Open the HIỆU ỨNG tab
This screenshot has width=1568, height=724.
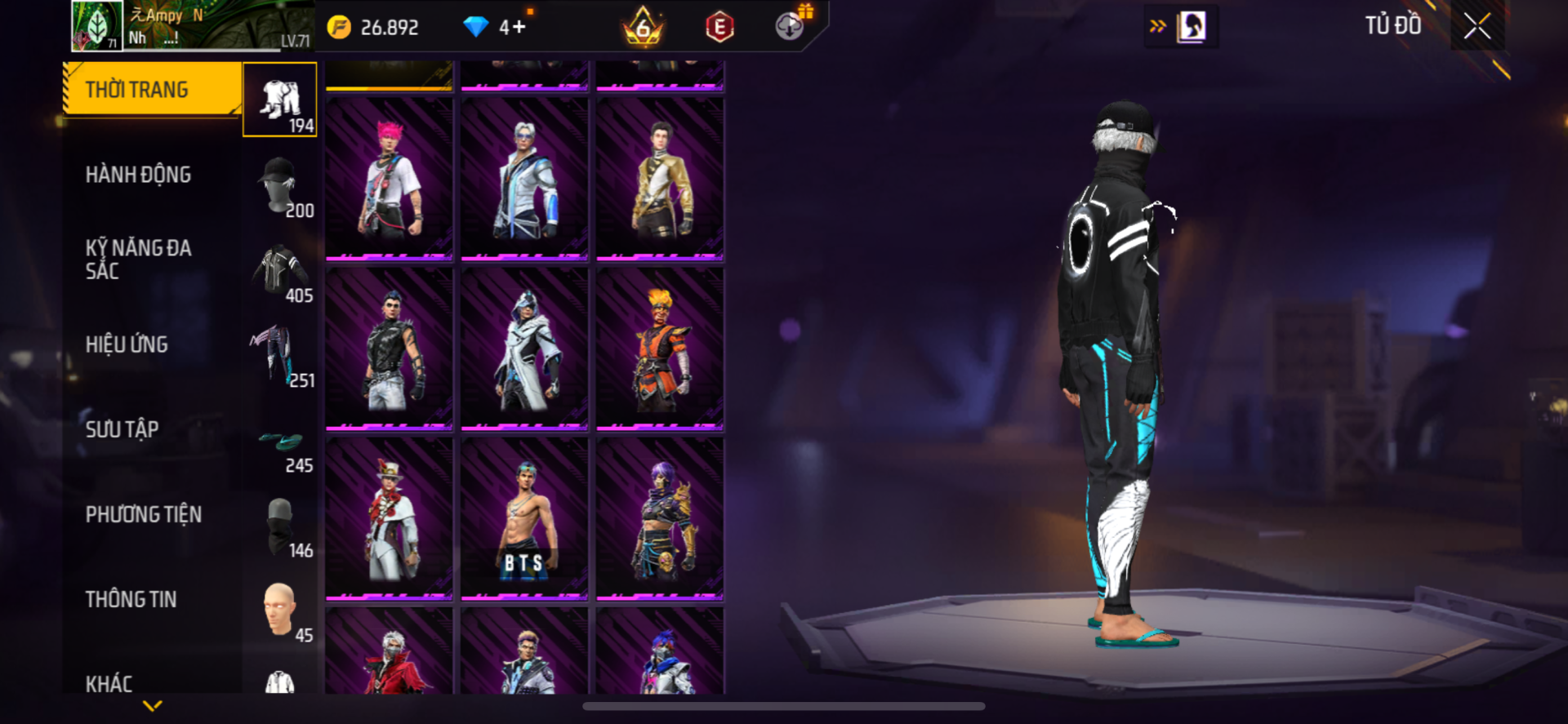[x=127, y=344]
